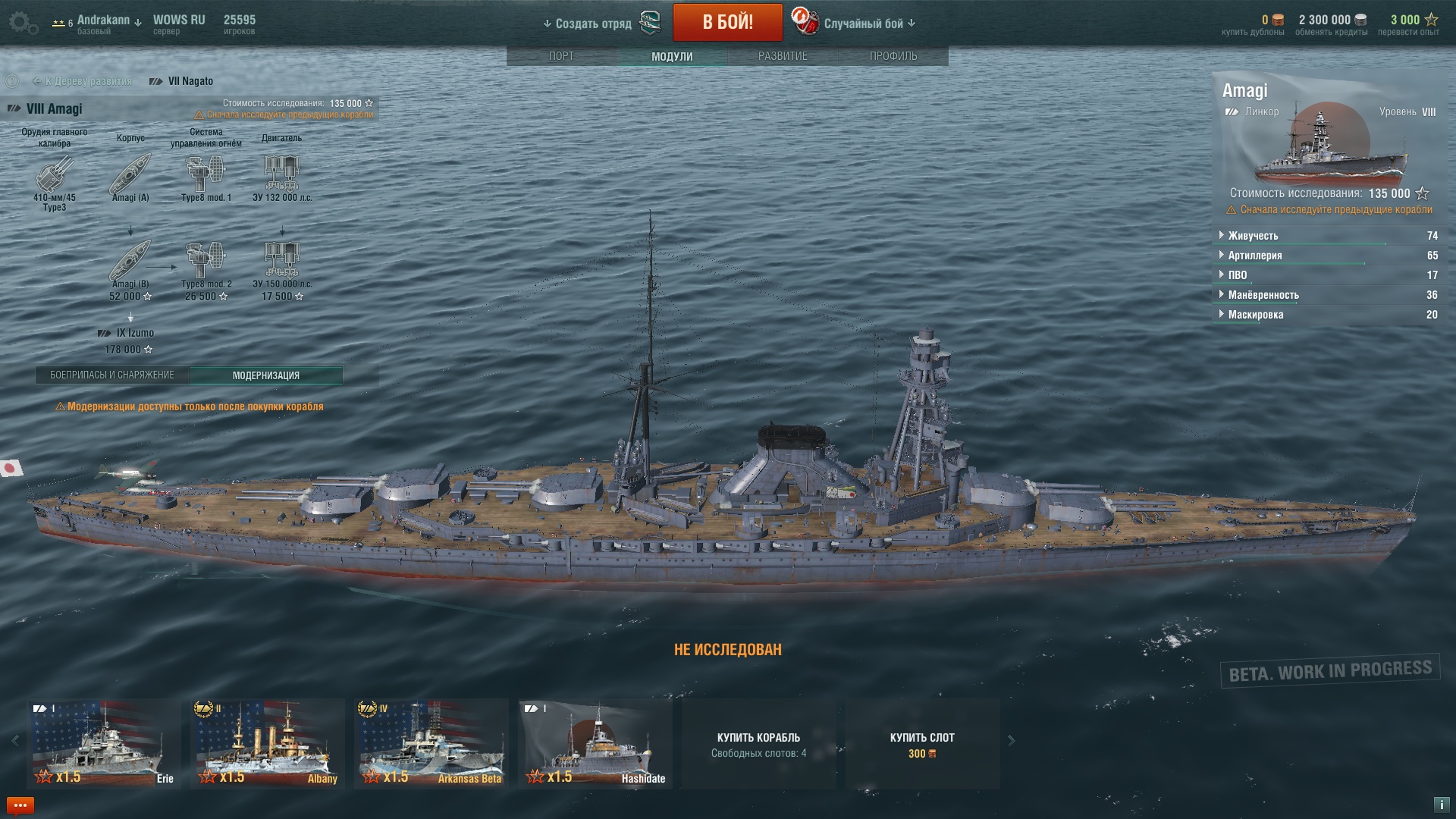The image size is (1456, 819).
Task: Choose the 150 000 л.с. engine module
Action: click(x=282, y=261)
